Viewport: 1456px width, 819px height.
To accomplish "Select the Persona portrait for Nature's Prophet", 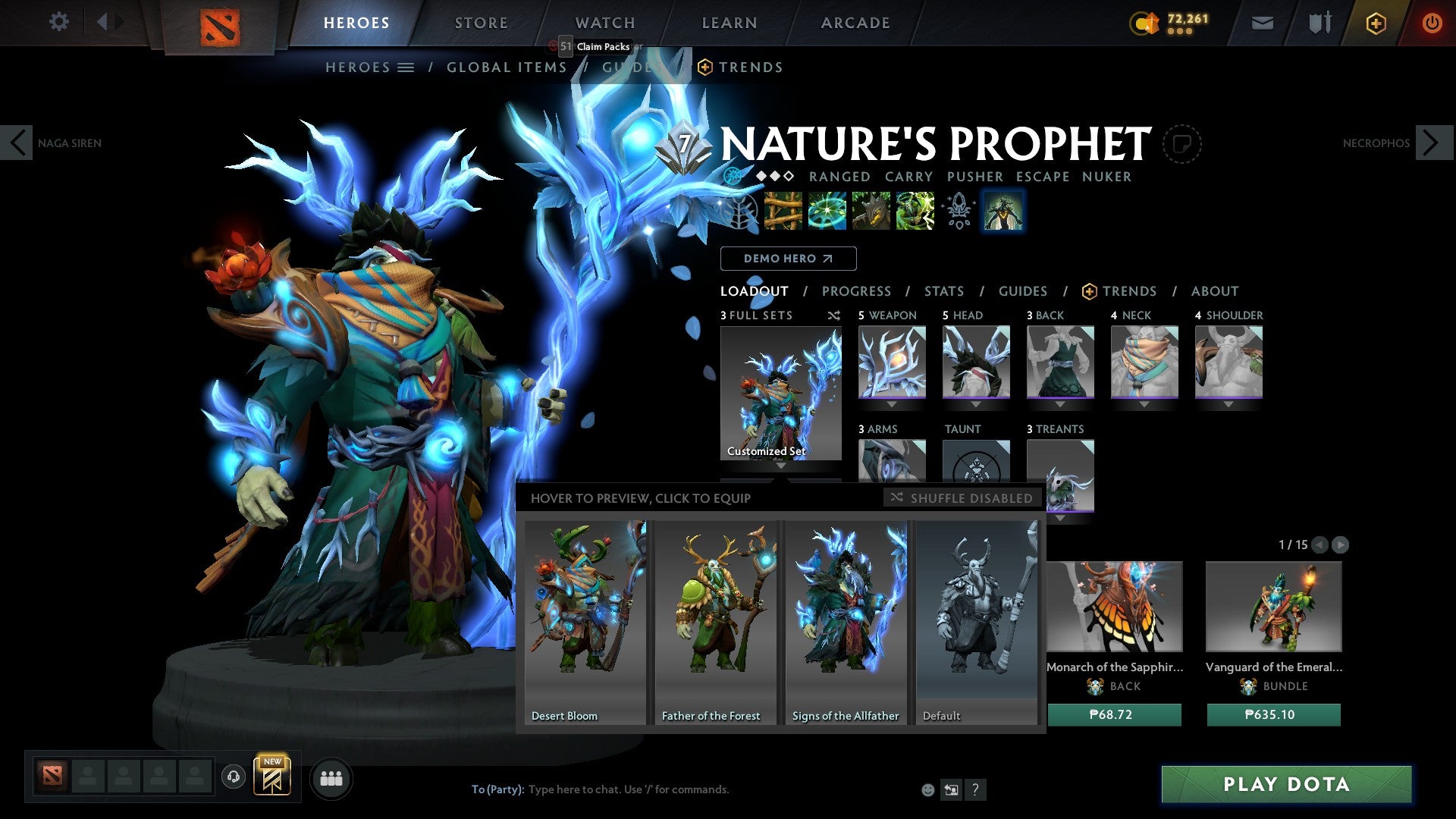I will (1003, 211).
